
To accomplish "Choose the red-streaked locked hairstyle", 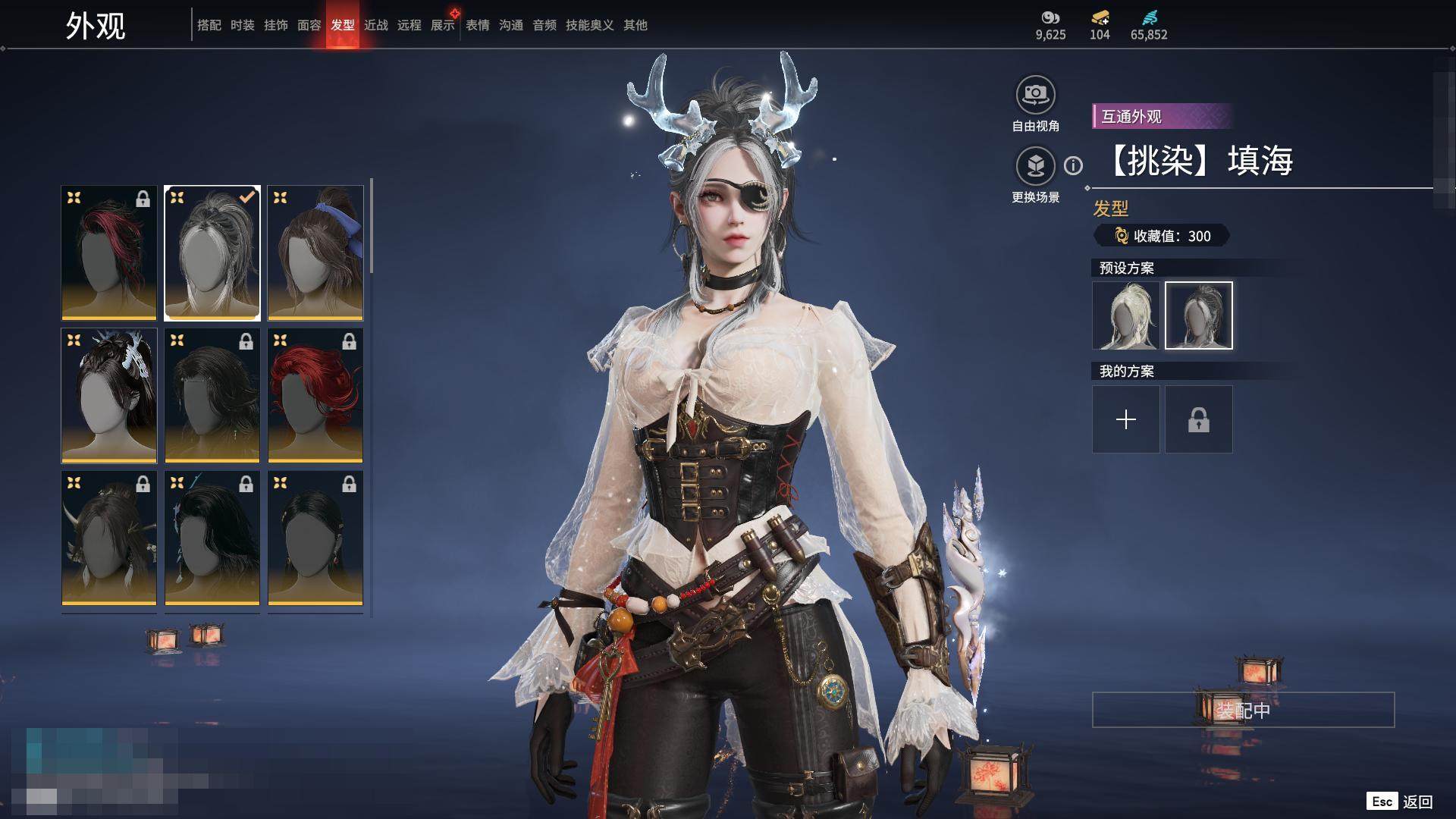I will coord(109,253).
